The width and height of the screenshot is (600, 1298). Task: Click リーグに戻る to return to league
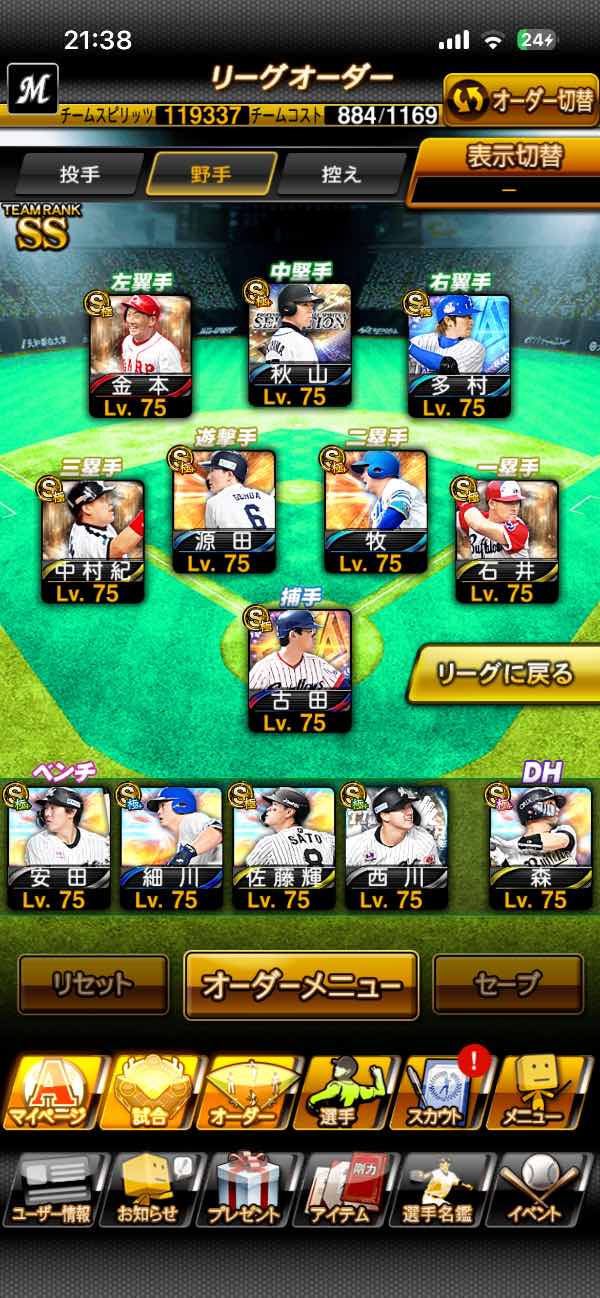(x=505, y=673)
